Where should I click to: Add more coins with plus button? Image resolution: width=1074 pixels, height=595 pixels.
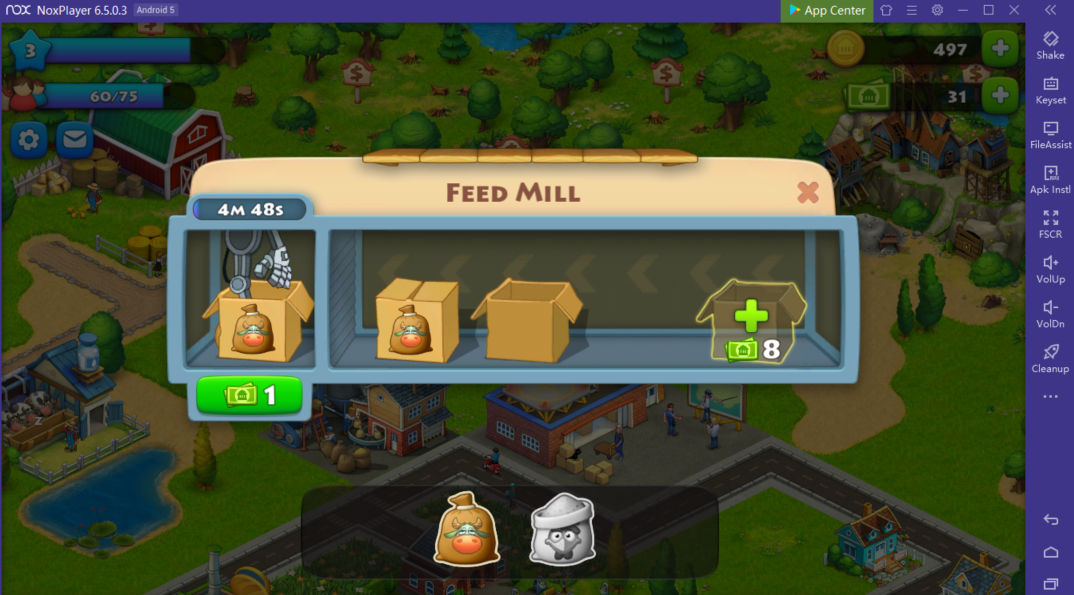(x=1000, y=47)
